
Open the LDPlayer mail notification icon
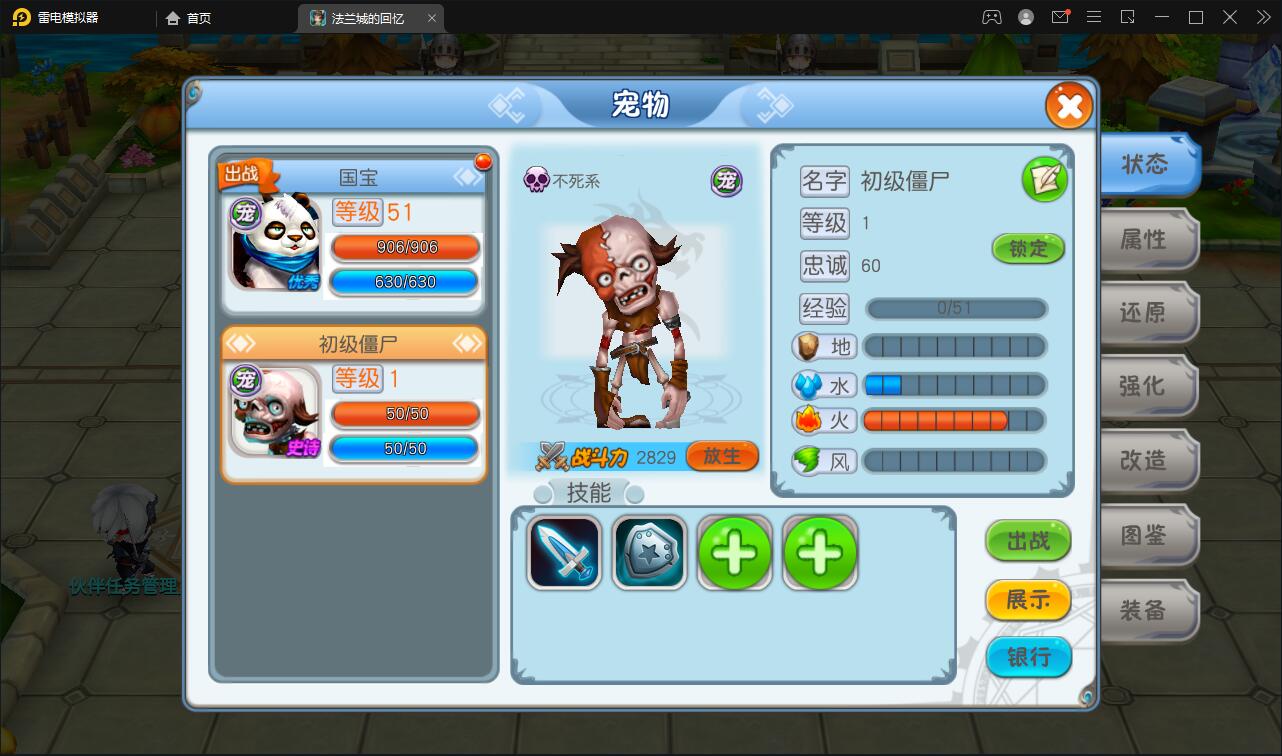(1061, 17)
